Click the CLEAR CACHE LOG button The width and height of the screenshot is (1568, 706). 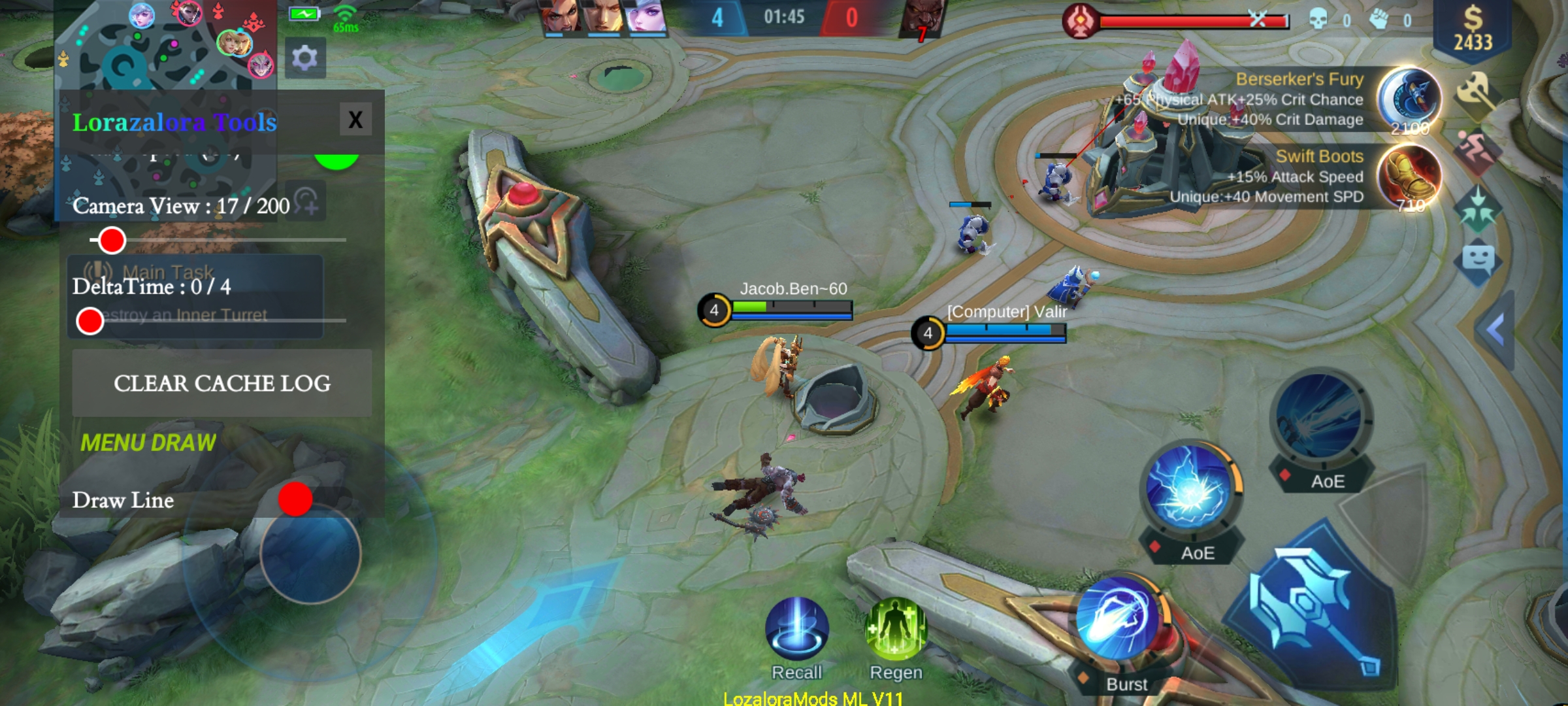tap(221, 383)
